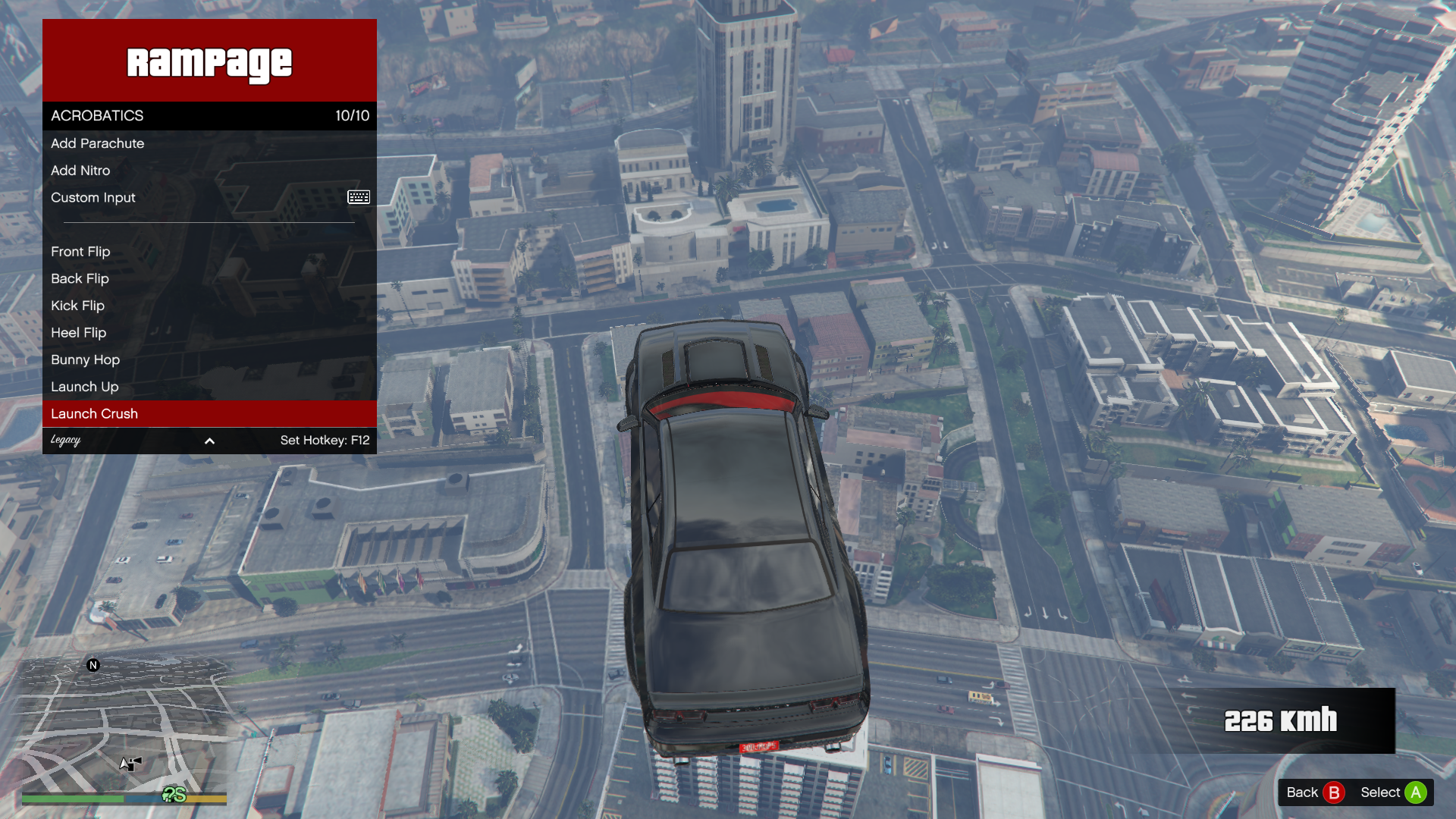Image resolution: width=1456 pixels, height=819 pixels.
Task: Click the Select button
Action: [1393, 792]
